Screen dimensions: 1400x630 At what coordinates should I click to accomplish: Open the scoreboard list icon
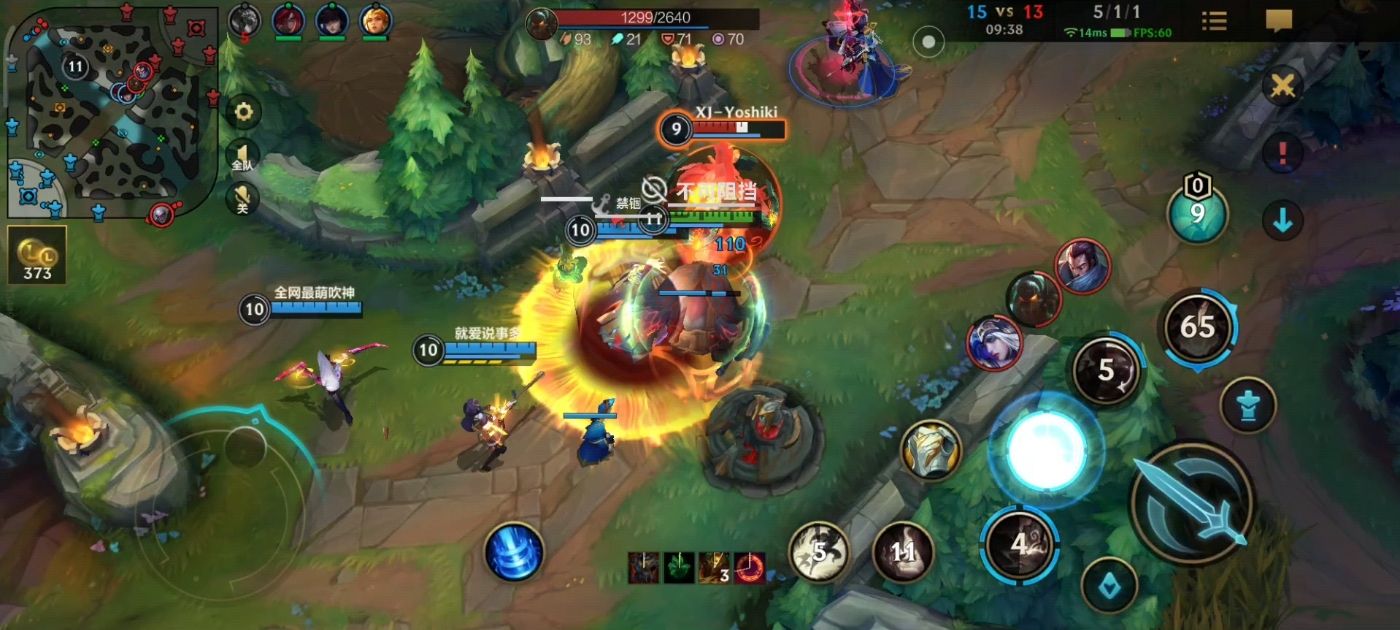click(1214, 21)
